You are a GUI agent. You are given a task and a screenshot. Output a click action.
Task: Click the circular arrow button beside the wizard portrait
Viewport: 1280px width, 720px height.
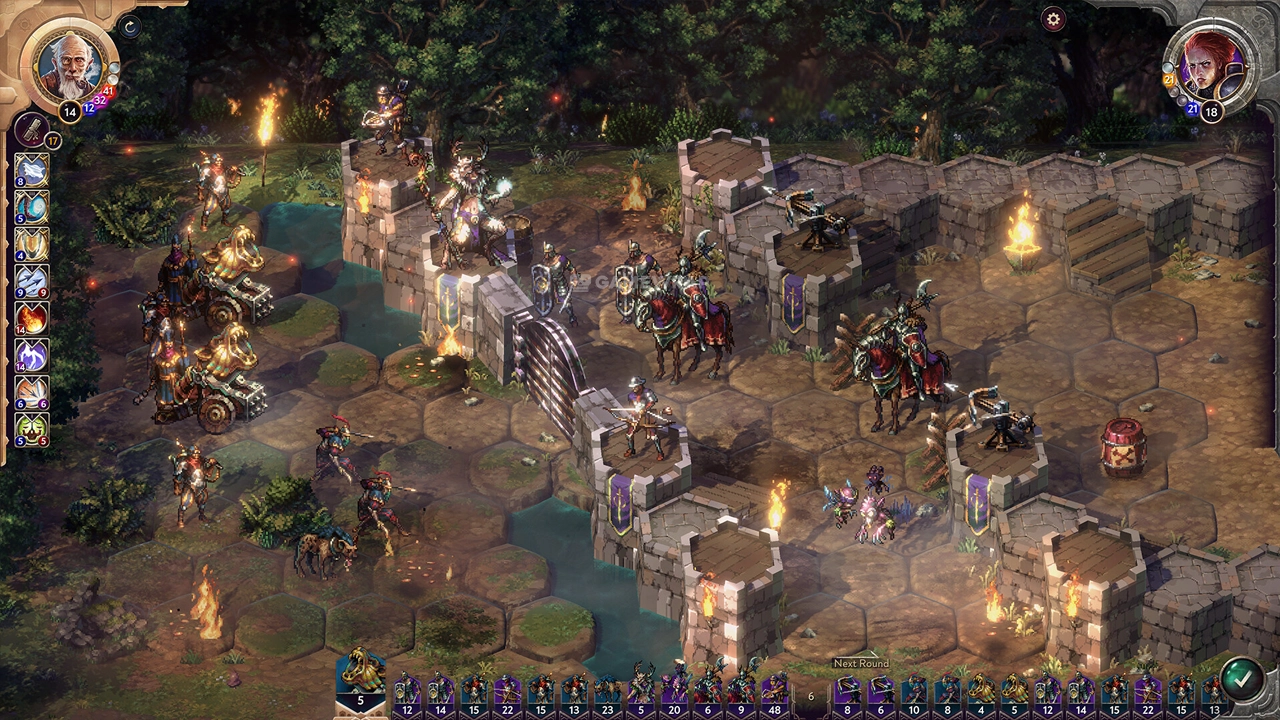tap(130, 27)
